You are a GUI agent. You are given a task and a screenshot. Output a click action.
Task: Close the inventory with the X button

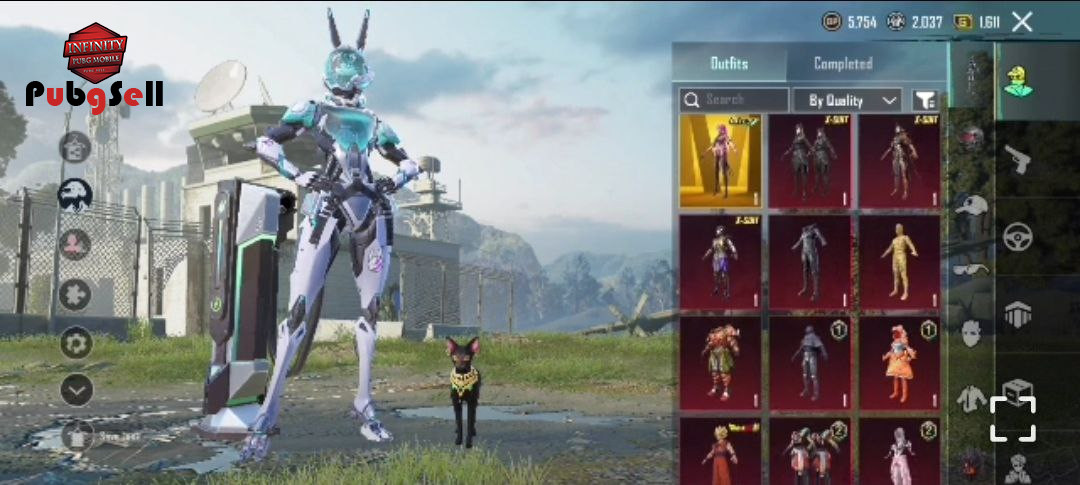pyautogui.click(x=1021, y=21)
